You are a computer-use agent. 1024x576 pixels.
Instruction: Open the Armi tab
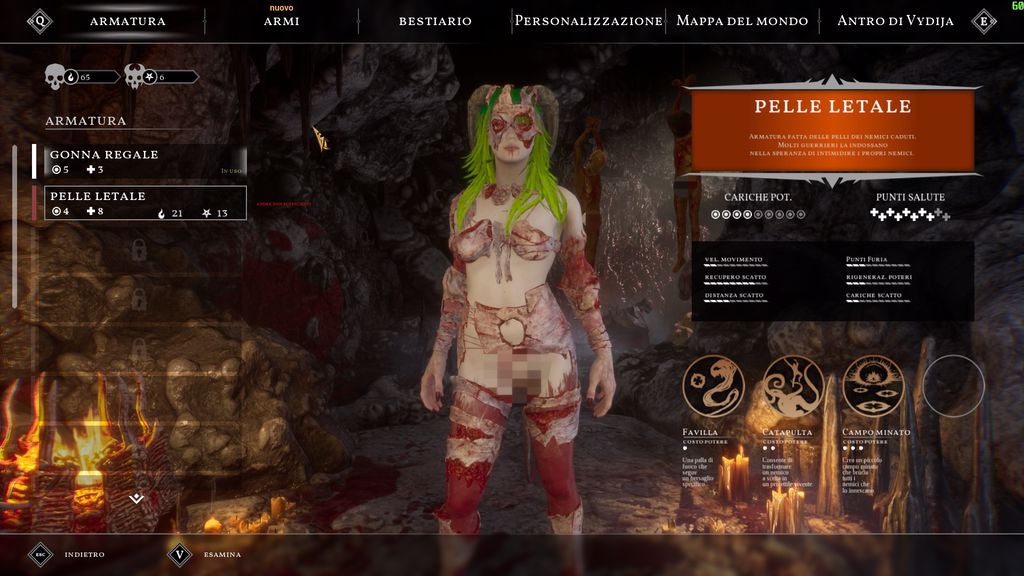(281, 21)
